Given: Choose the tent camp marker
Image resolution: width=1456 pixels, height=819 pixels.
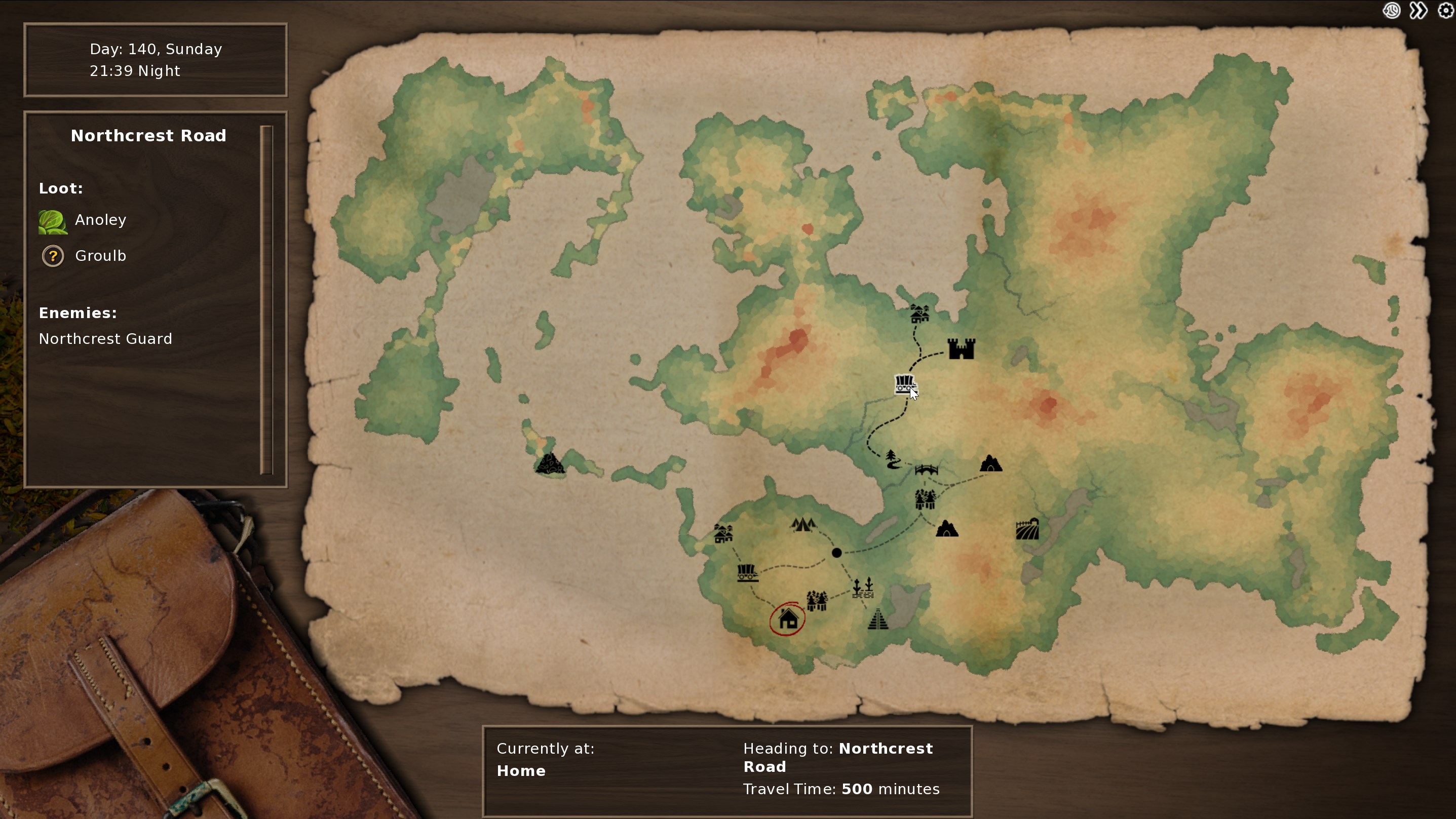Looking at the screenshot, I should tap(803, 525).
